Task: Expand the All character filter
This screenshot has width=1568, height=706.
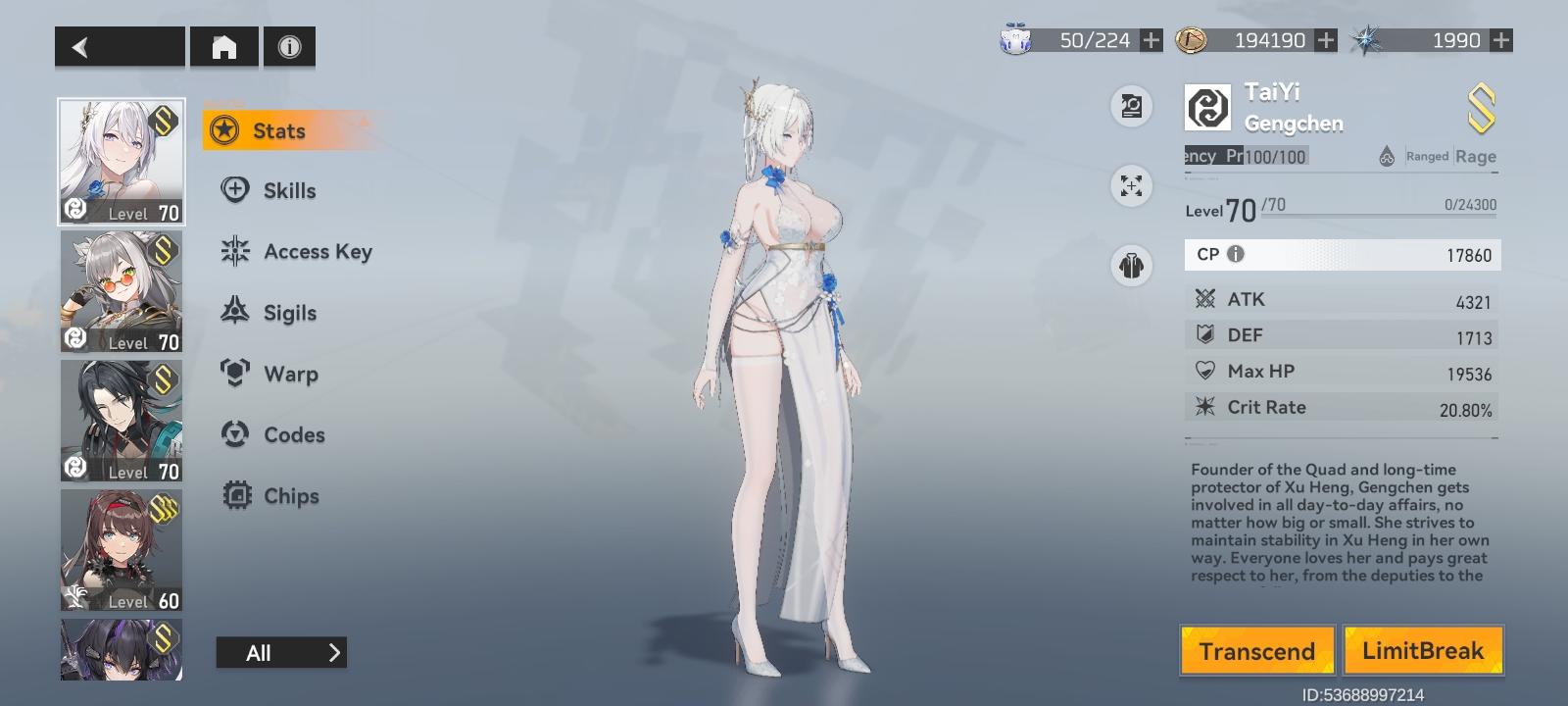Action: click(x=281, y=652)
